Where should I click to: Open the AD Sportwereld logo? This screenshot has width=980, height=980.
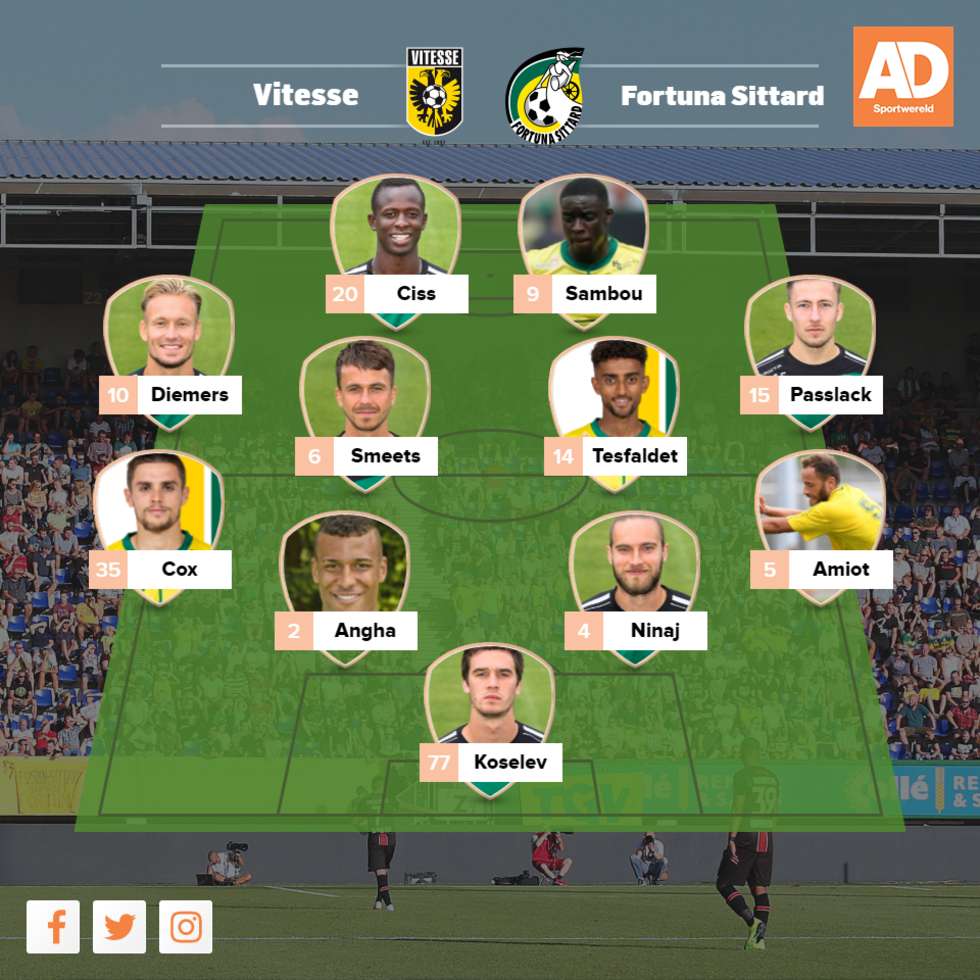(902, 77)
